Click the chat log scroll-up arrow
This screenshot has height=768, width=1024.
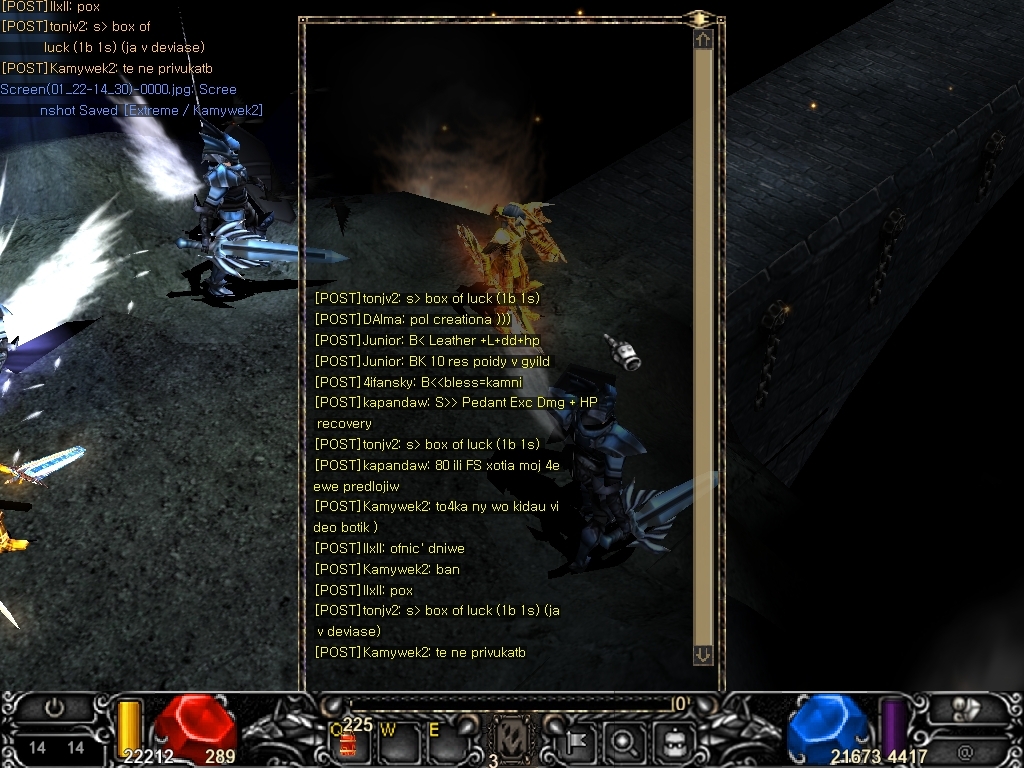703,39
